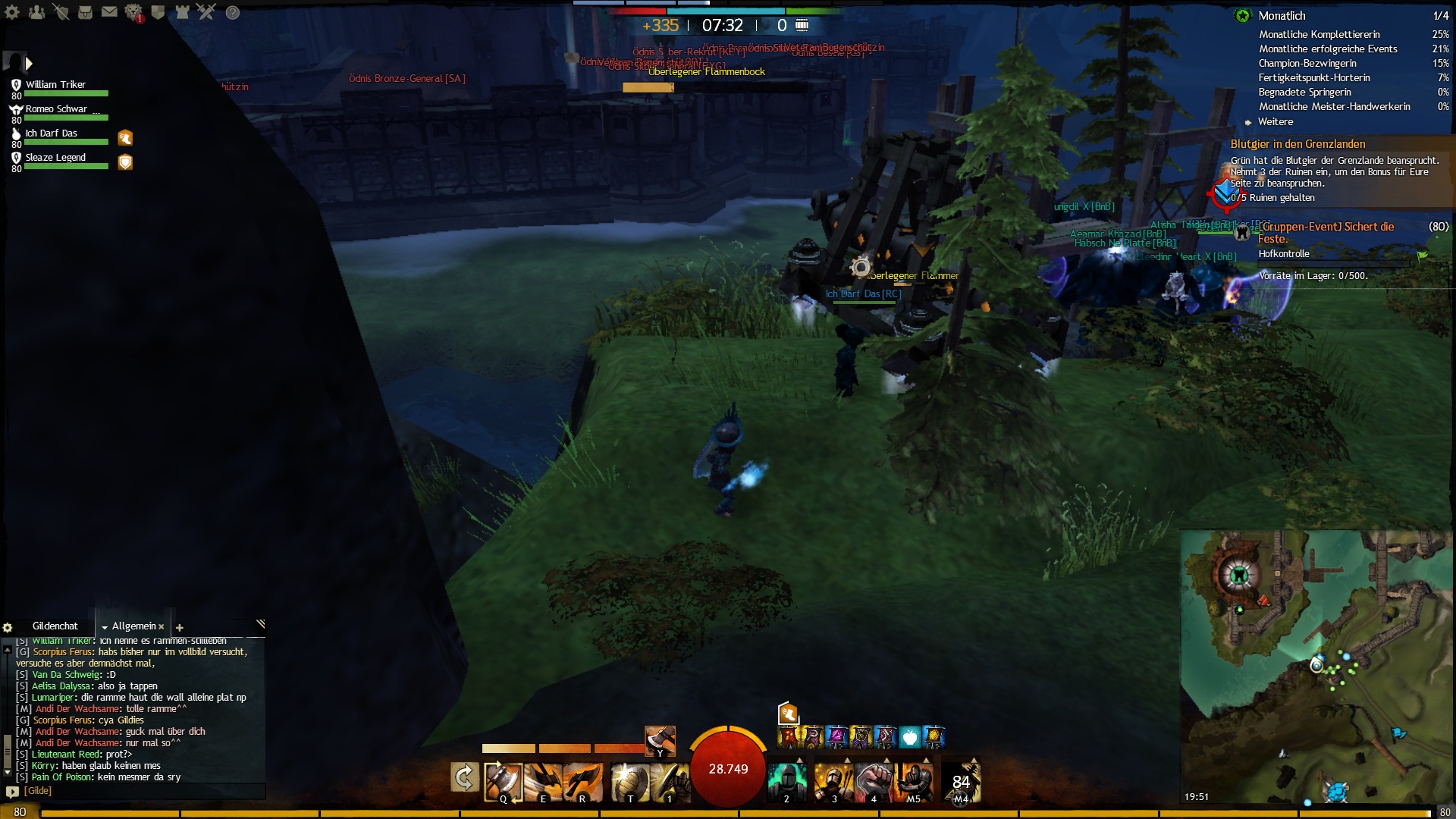Open the inventory bag icon

85,12
